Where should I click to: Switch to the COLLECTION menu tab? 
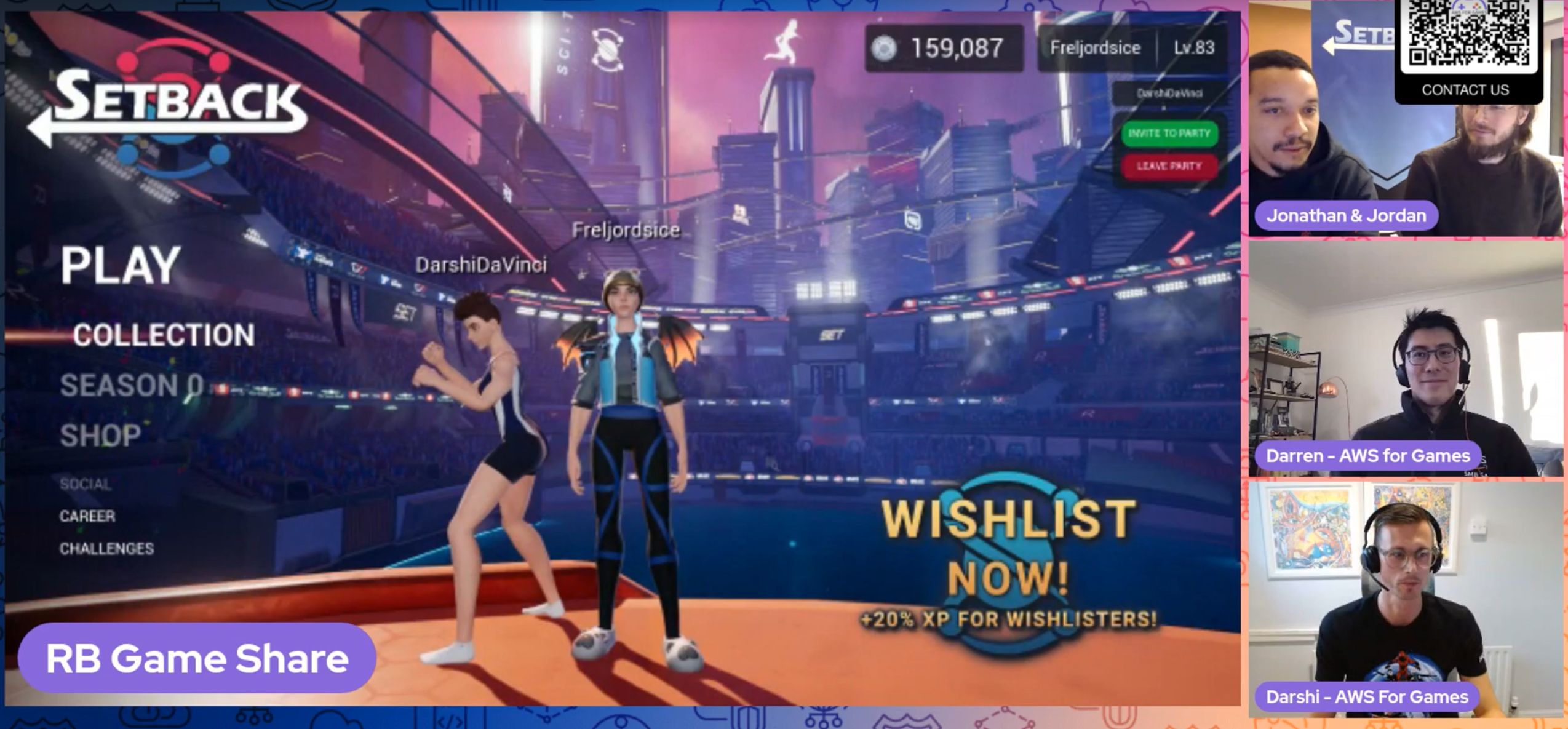pos(163,335)
